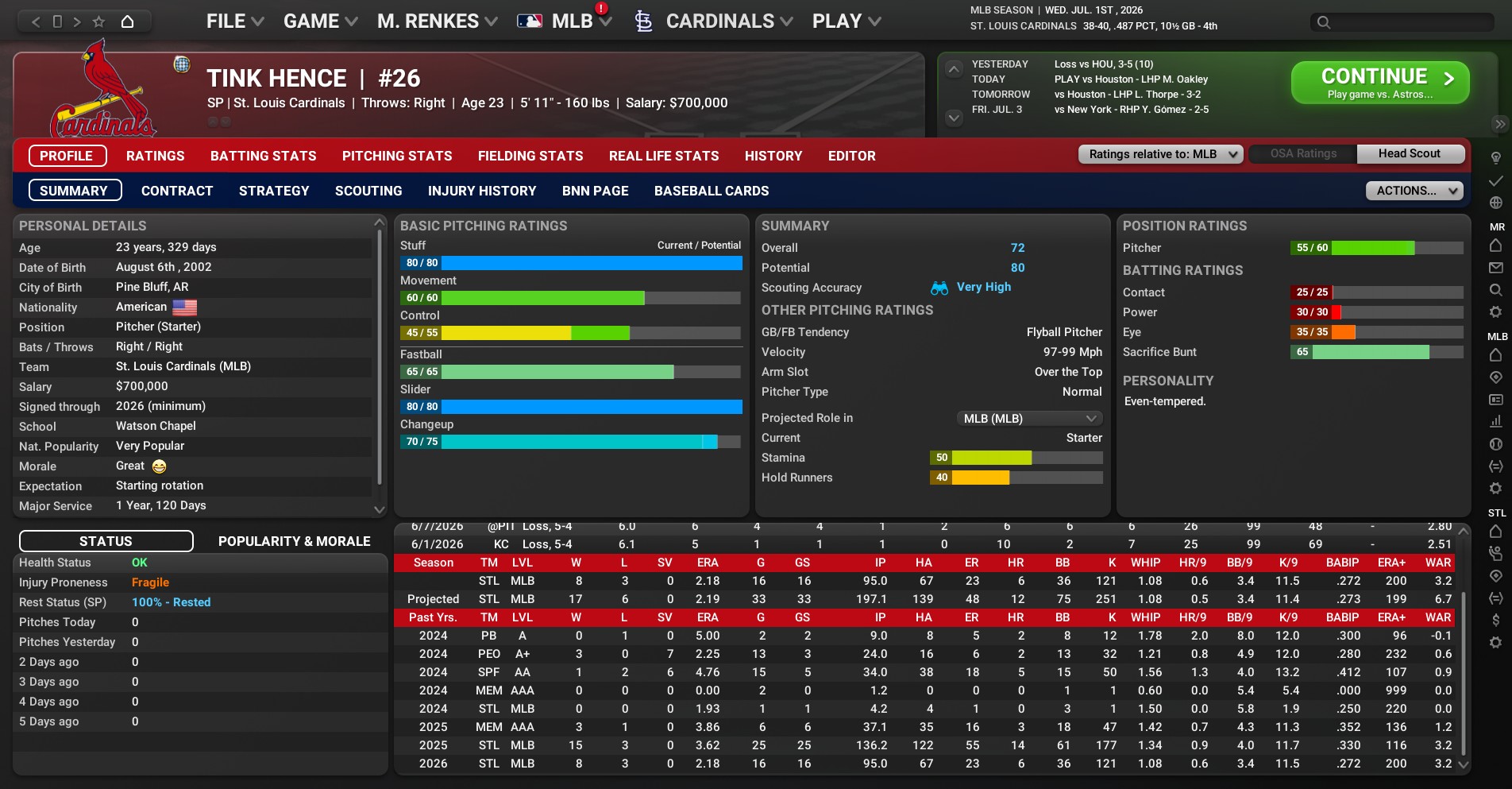Toggle to OSA Ratings
Viewport: 1512px width, 789px height.
pyautogui.click(x=1303, y=154)
